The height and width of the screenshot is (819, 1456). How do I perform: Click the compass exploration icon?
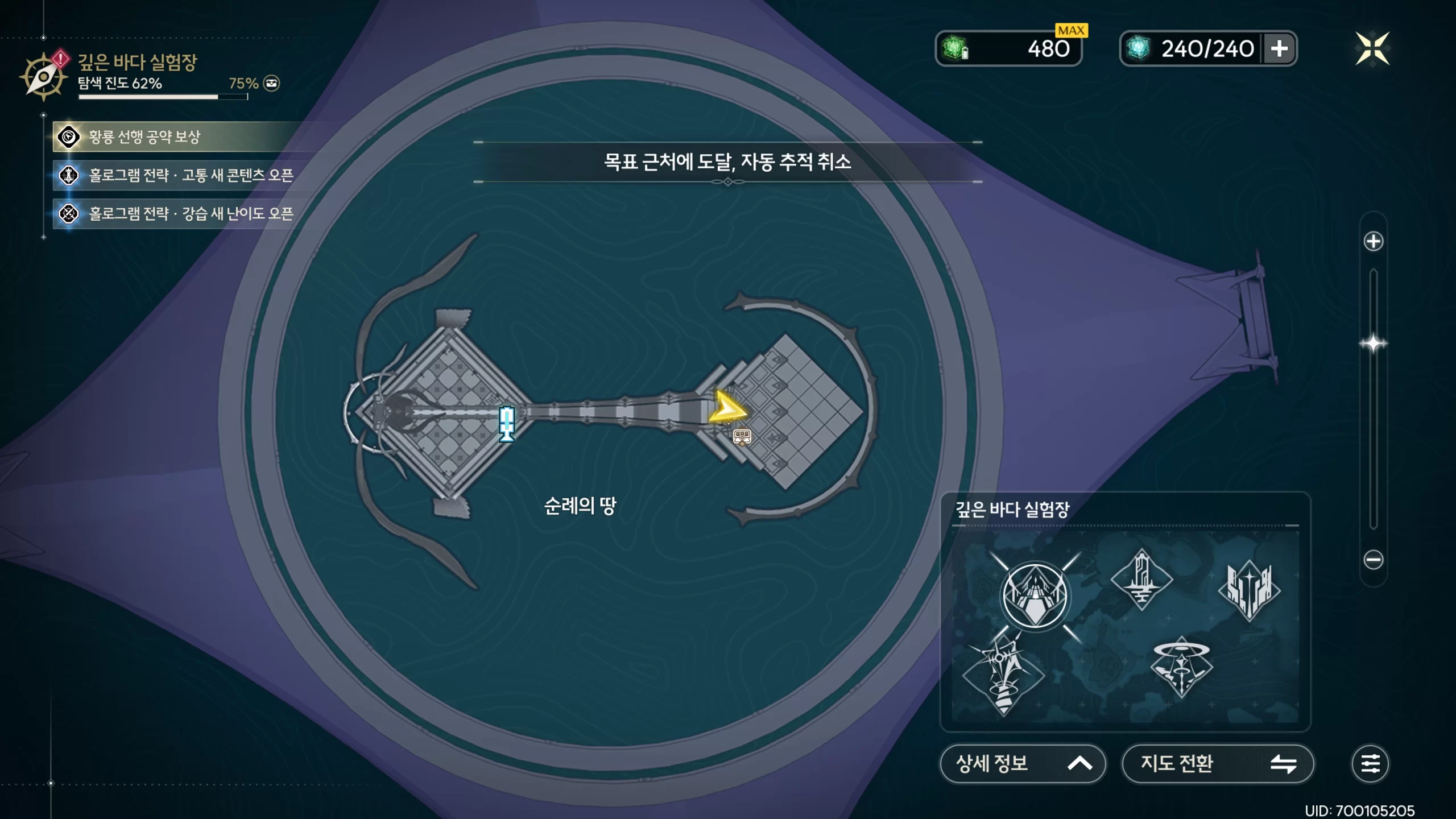pos(43,77)
